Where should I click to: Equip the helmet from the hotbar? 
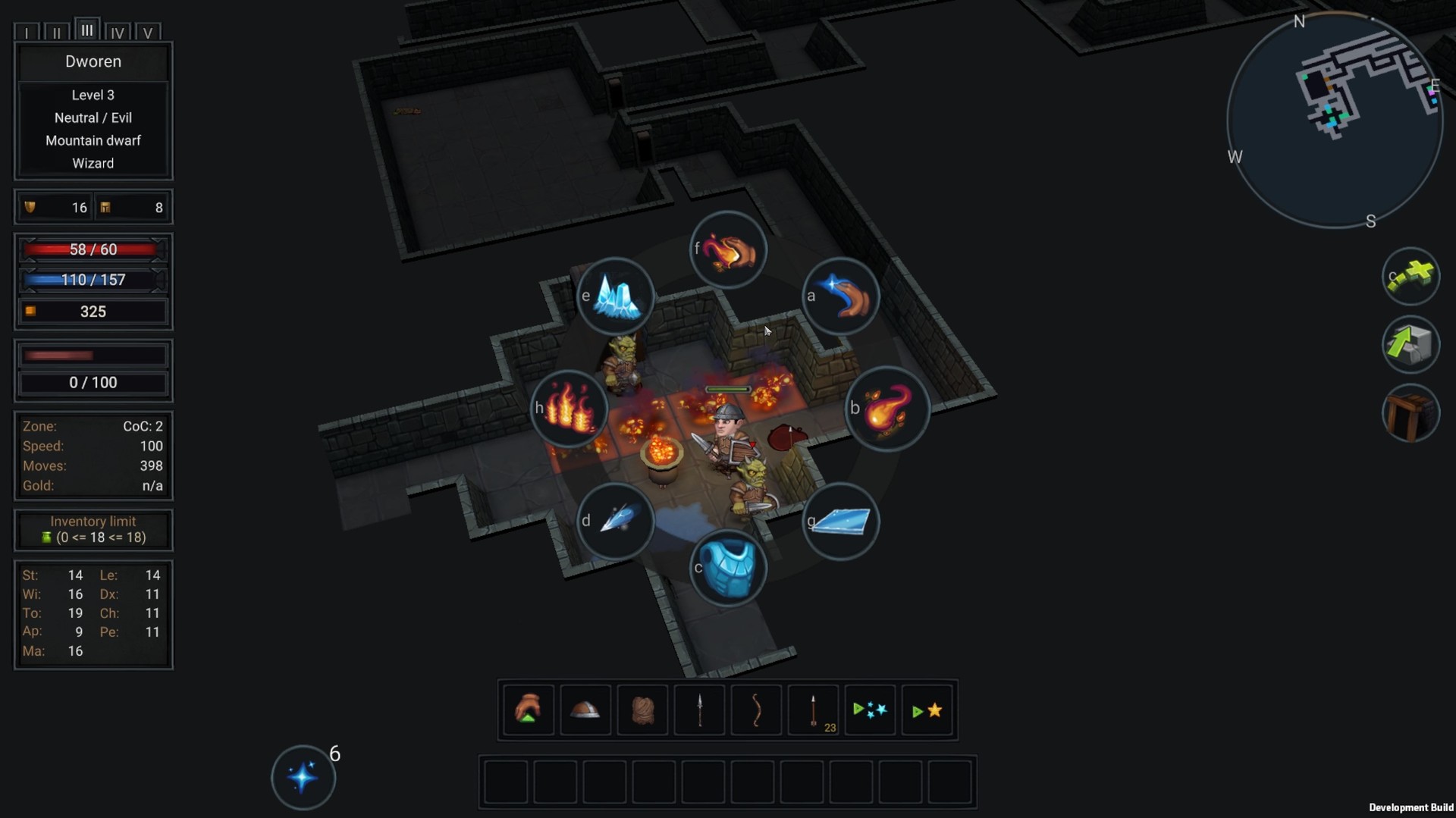(x=585, y=710)
